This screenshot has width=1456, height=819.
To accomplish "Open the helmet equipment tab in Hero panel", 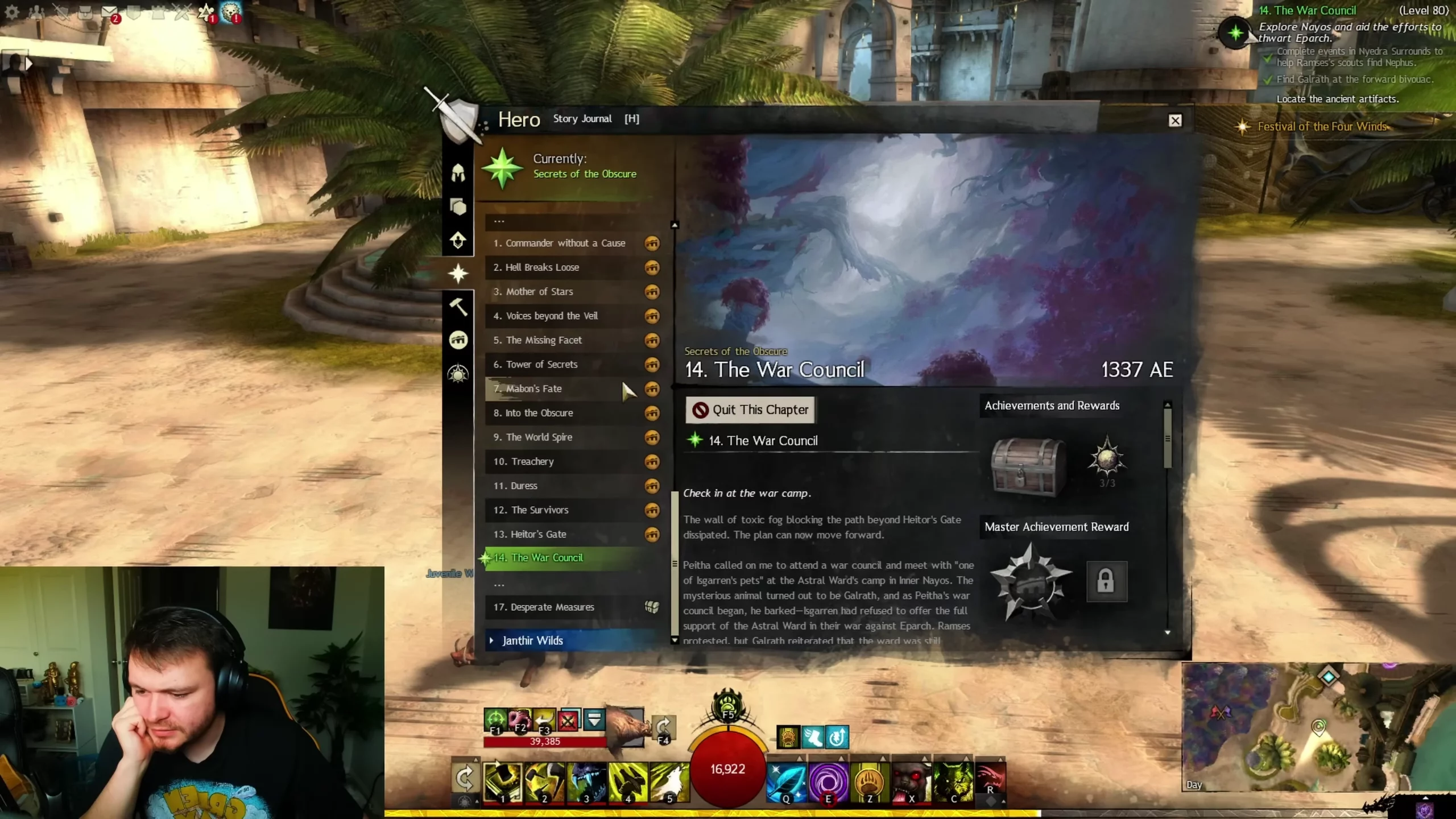I will point(458,173).
